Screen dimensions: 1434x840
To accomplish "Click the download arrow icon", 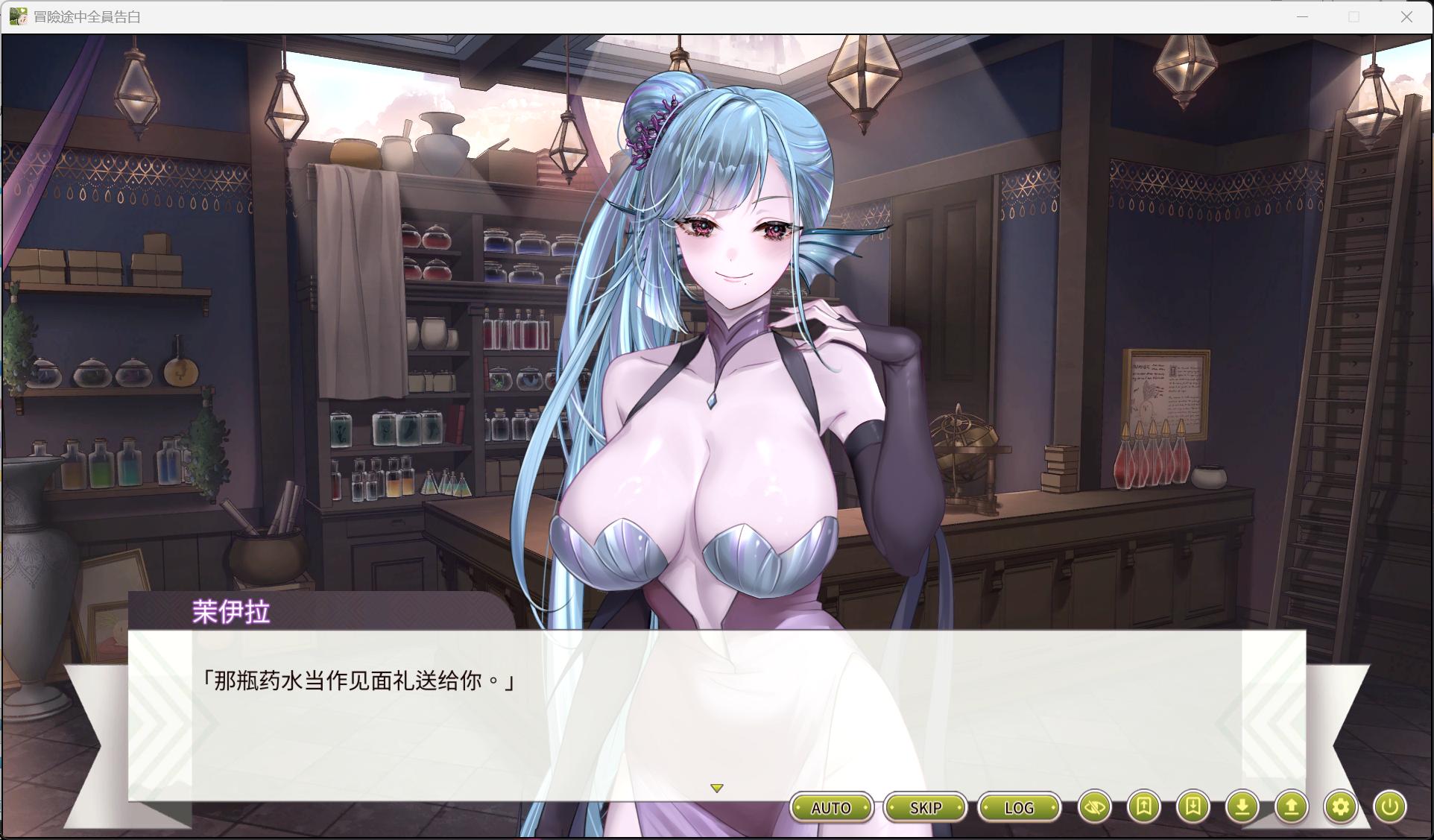I will (x=1242, y=807).
